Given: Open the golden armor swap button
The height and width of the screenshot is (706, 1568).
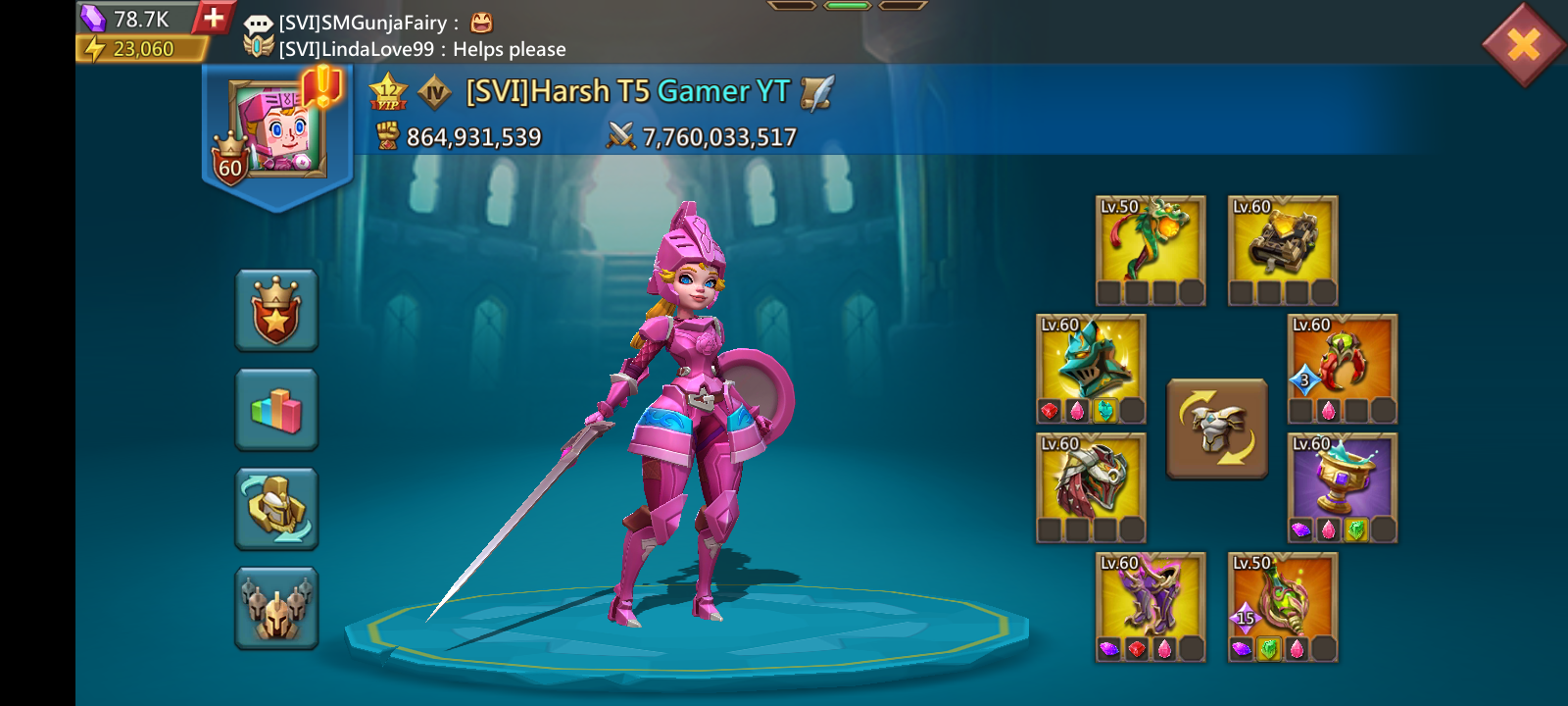Looking at the screenshot, I should click(276, 508).
